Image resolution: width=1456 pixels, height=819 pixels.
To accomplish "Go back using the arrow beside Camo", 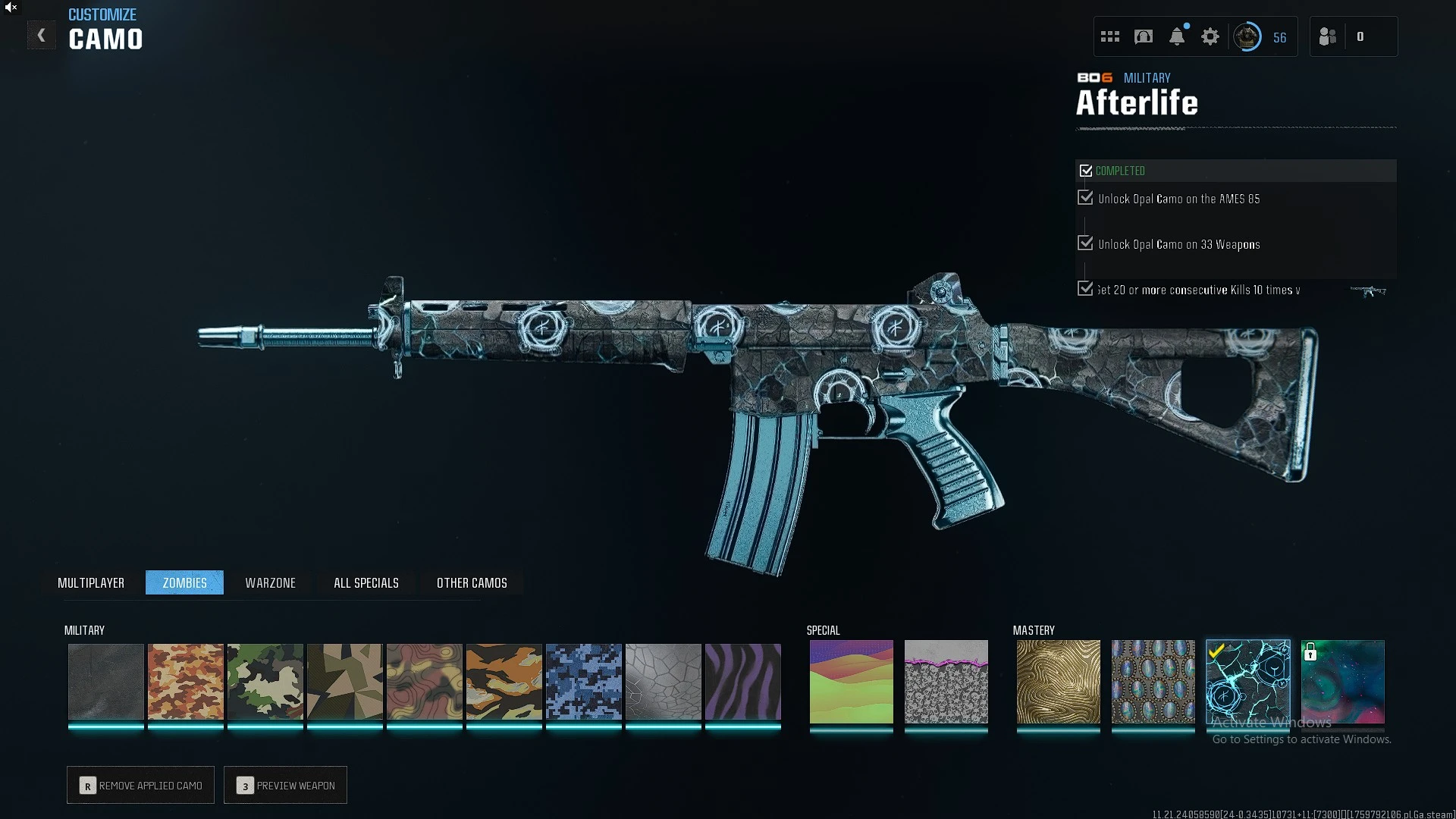I will [42, 36].
